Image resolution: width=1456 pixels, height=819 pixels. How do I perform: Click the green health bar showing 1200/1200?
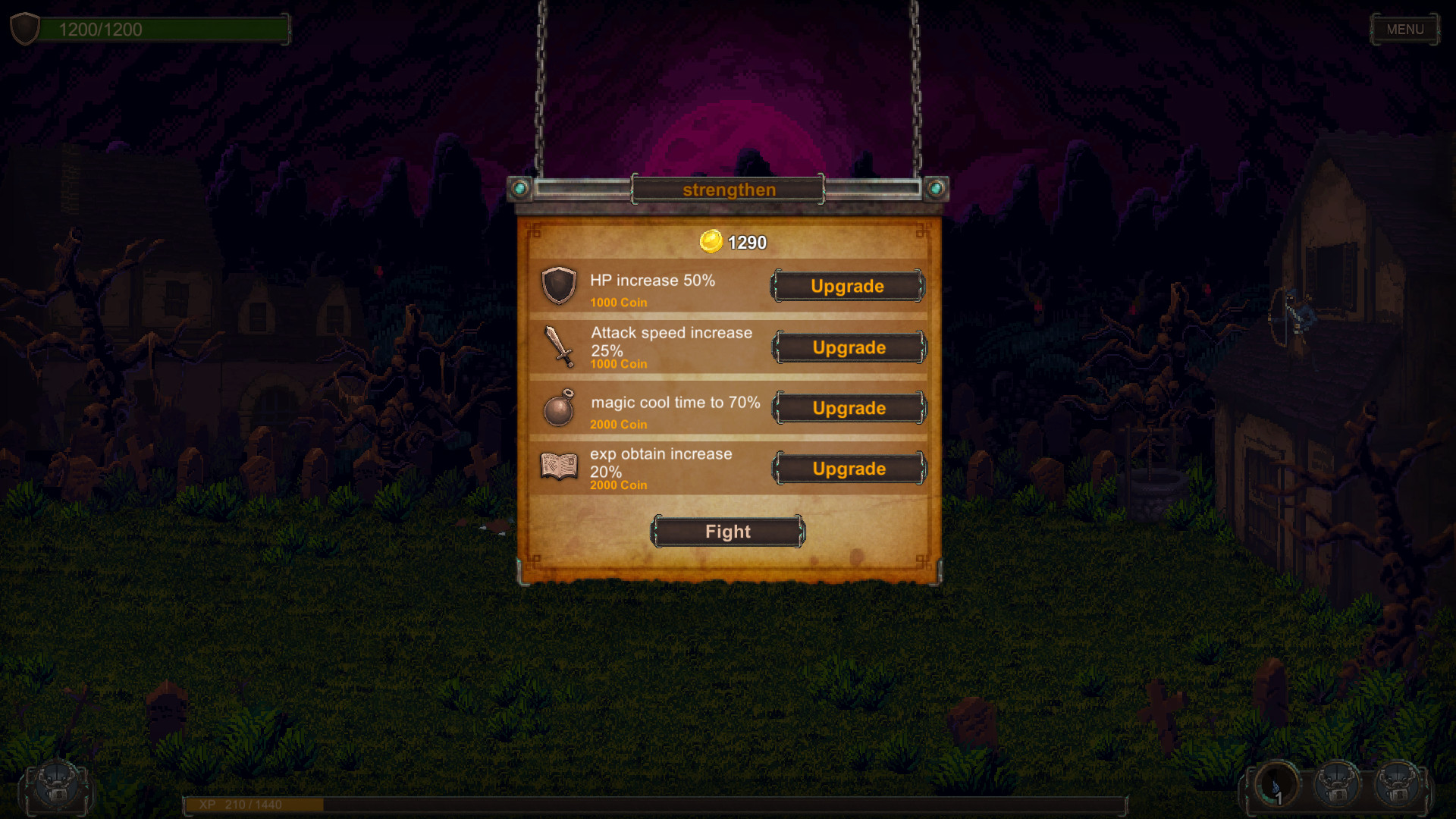point(167,30)
